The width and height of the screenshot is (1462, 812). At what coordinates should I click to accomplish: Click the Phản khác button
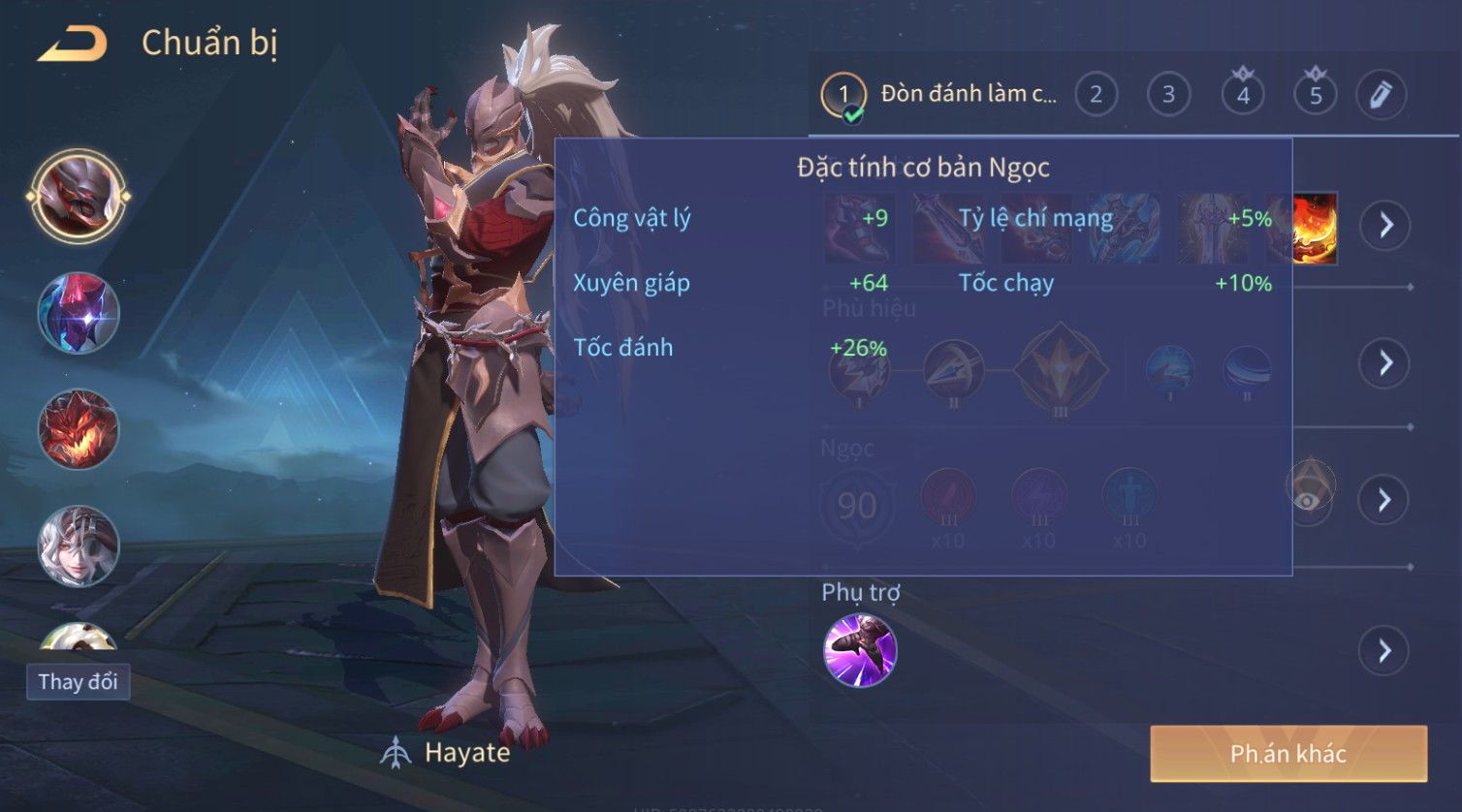point(1288,754)
